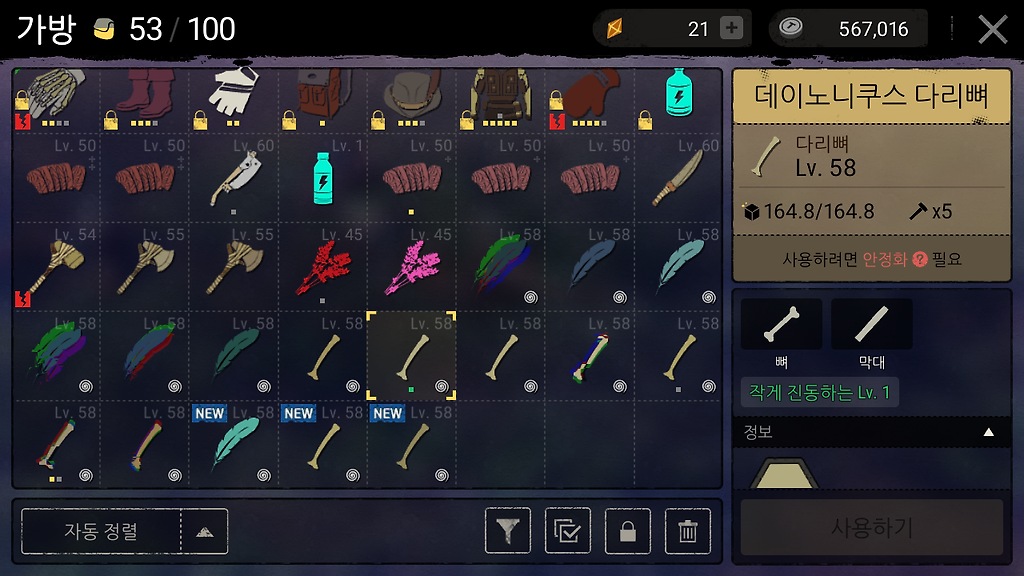
Task: Select the 뼈 bone material icon
Action: pyautogui.click(x=781, y=324)
